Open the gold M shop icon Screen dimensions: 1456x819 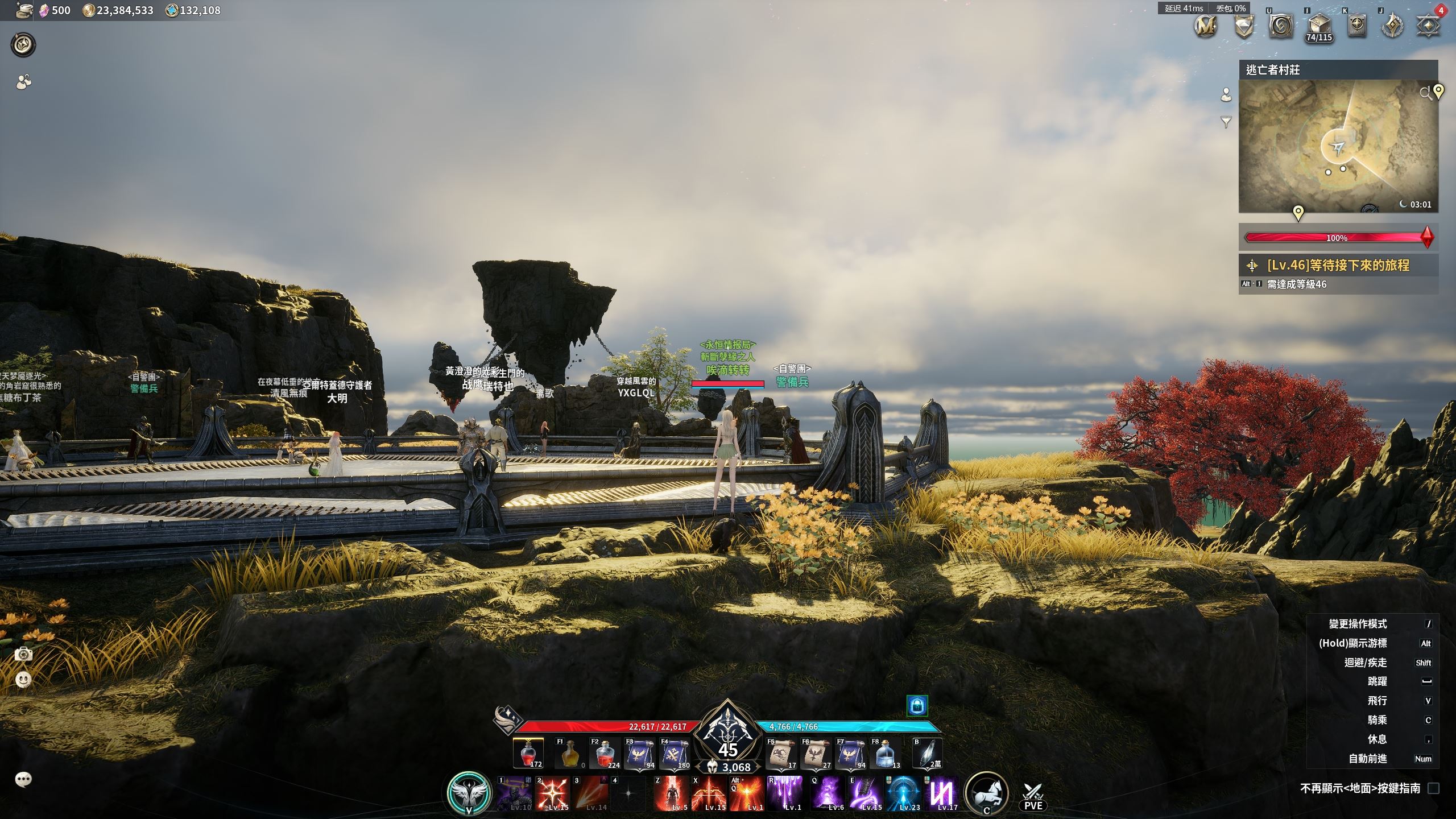(1205, 26)
